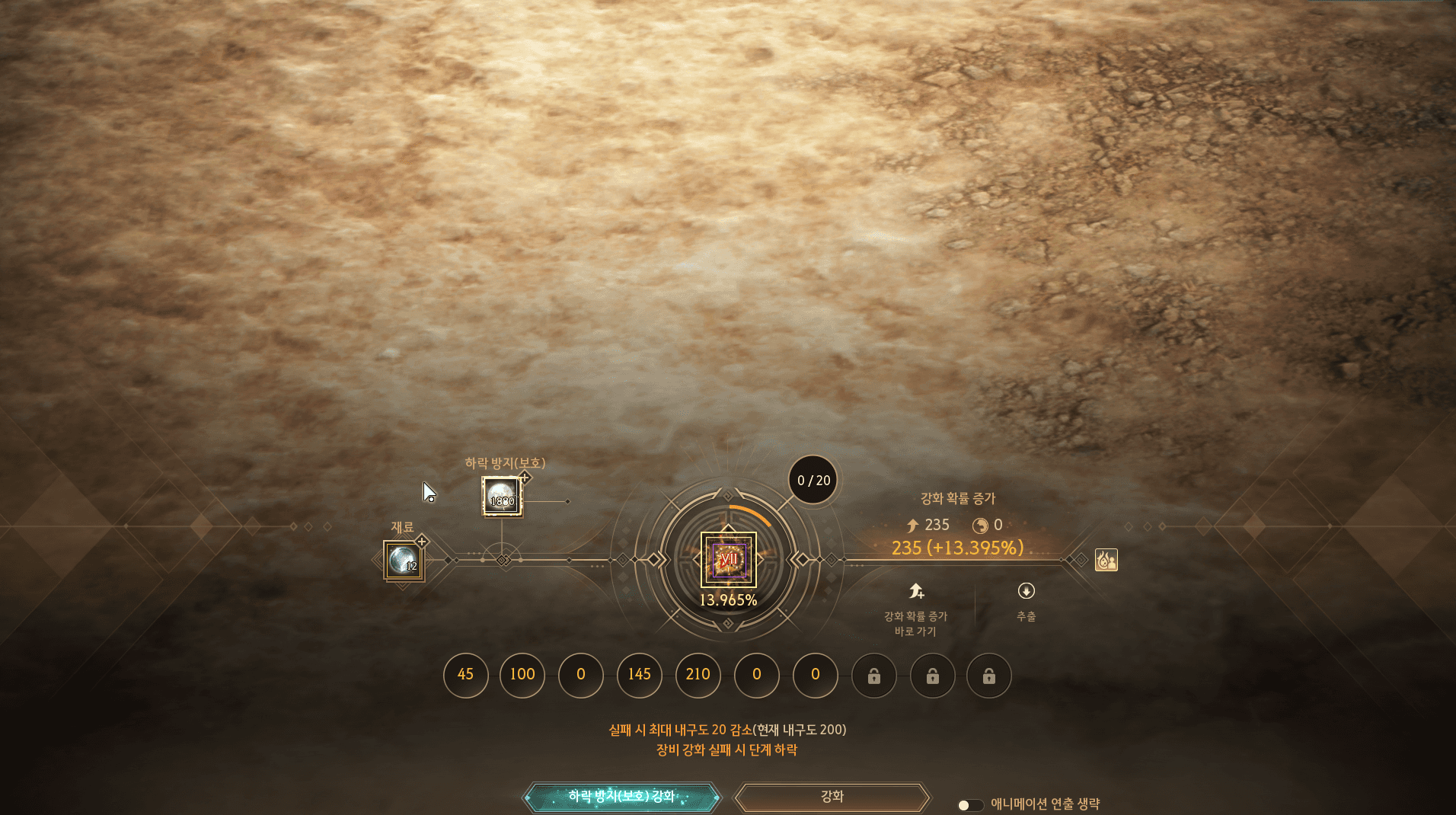Select the 하락 방지(보호) item slot

(502, 497)
